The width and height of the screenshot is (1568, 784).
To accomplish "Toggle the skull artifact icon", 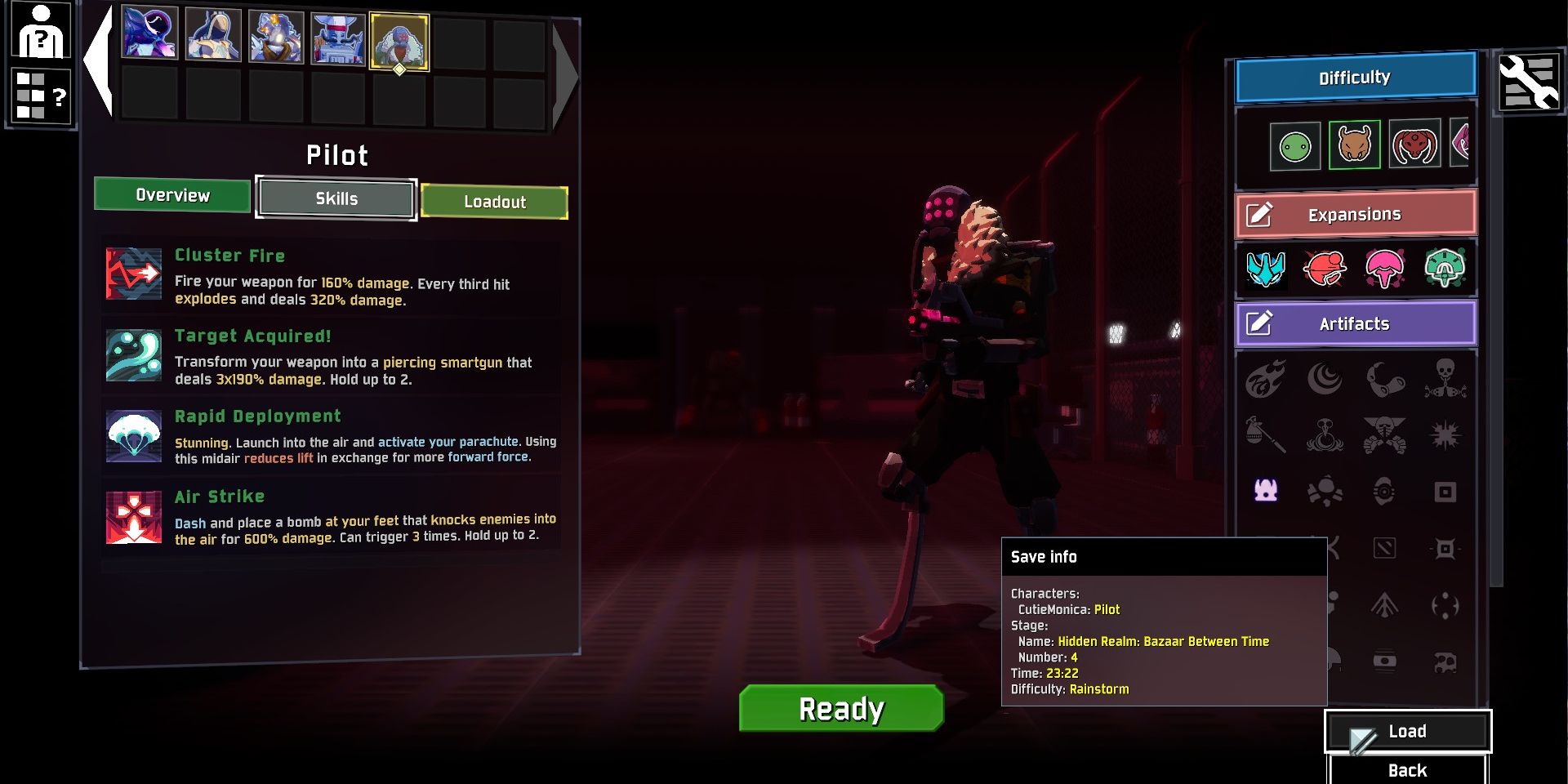I will pyautogui.click(x=1445, y=379).
